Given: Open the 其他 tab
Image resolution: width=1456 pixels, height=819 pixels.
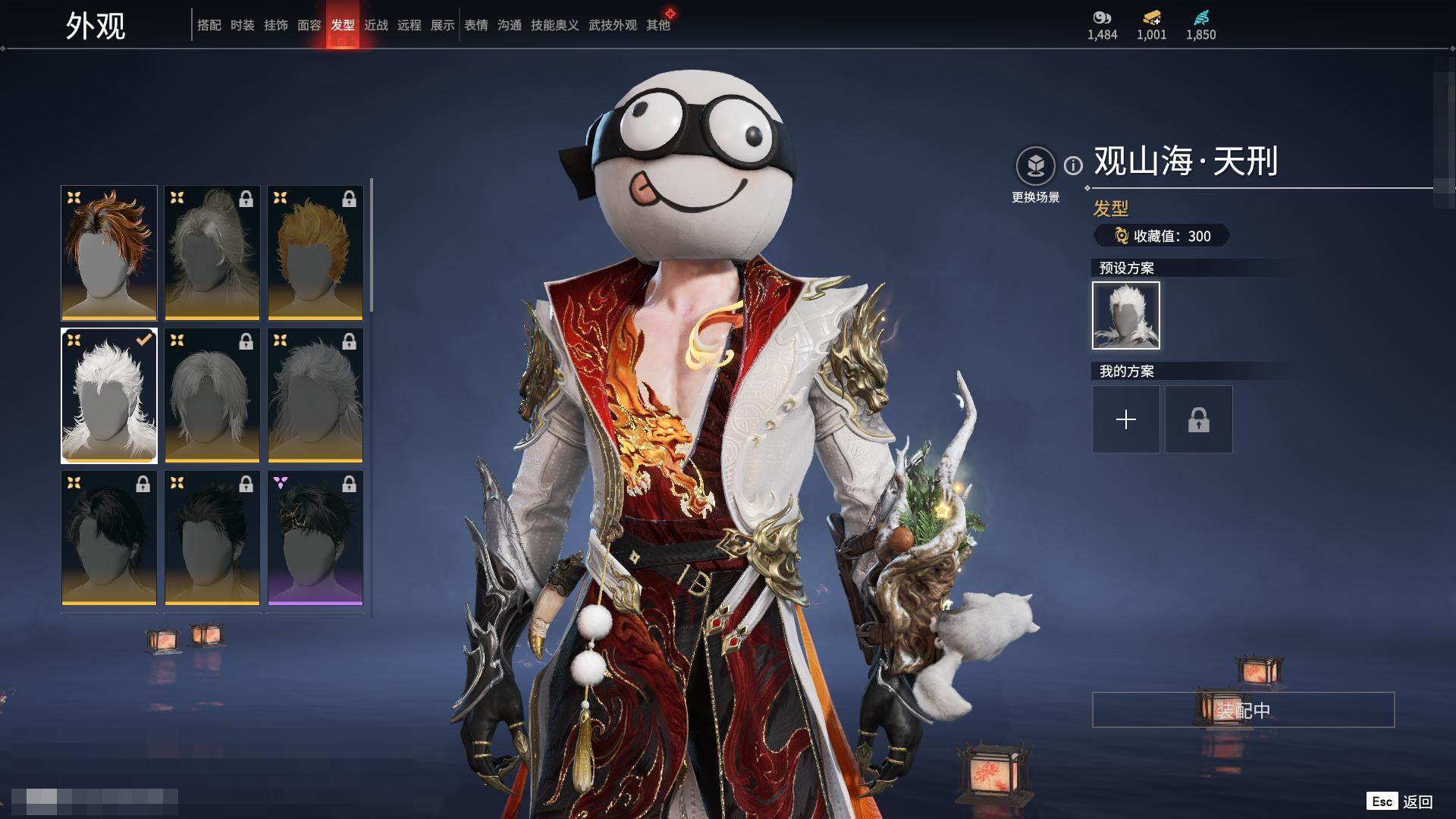Looking at the screenshot, I should [657, 25].
